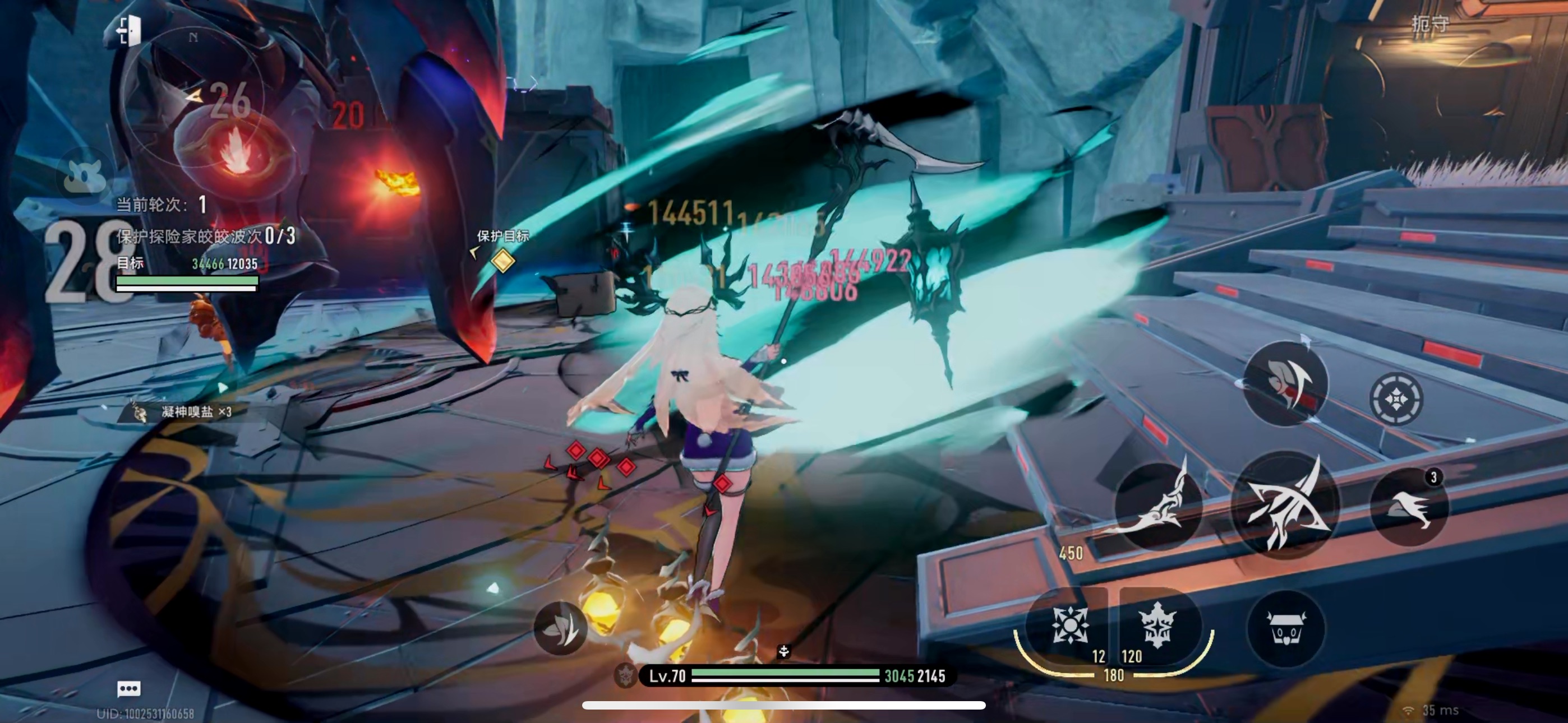Viewport: 1568px width, 723px height.
Task: Open the circular compass minimap
Action: (193, 98)
